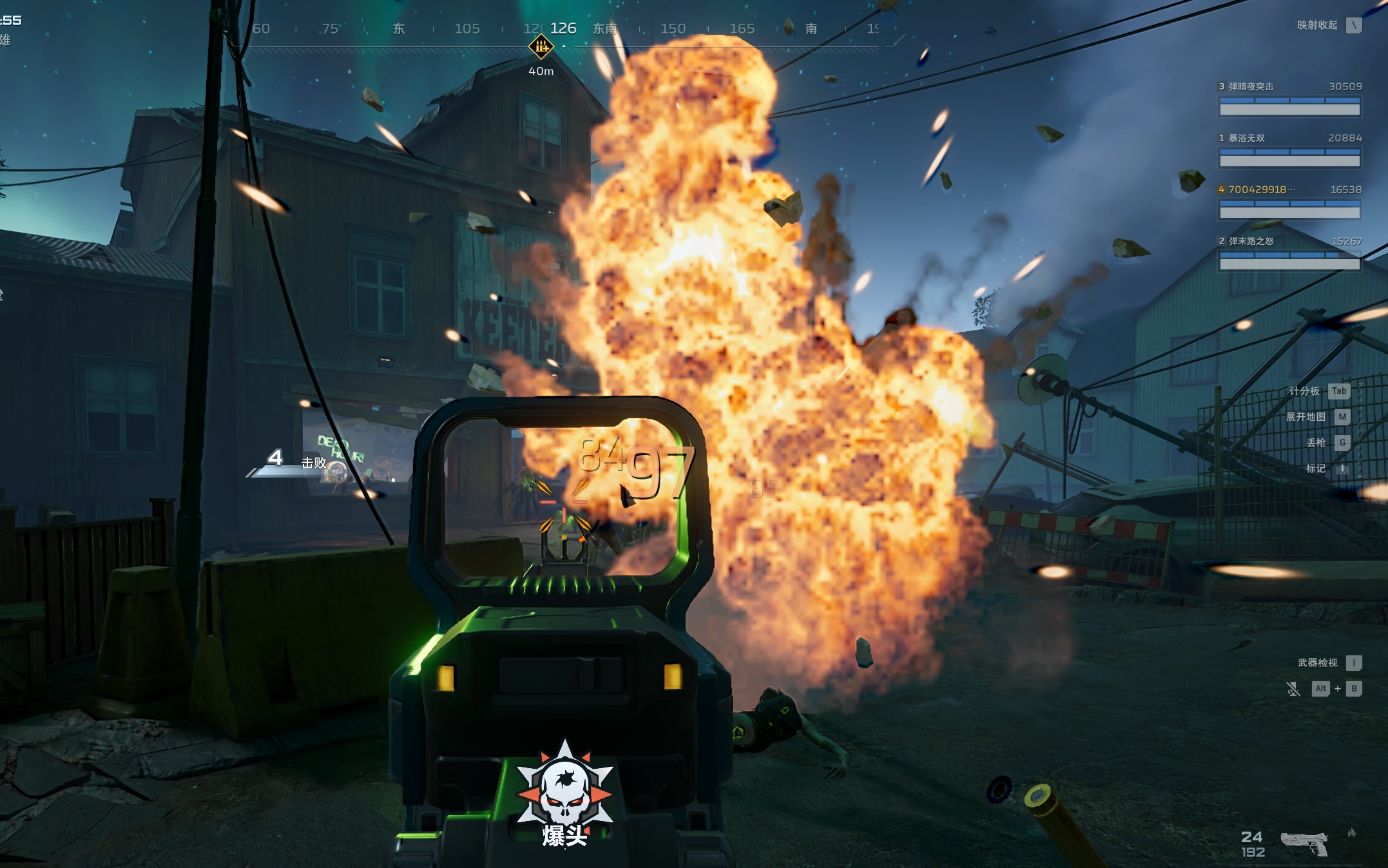The image size is (1388, 868).
Task: Click the pistol weapon icon
Action: pyautogui.click(x=1304, y=843)
